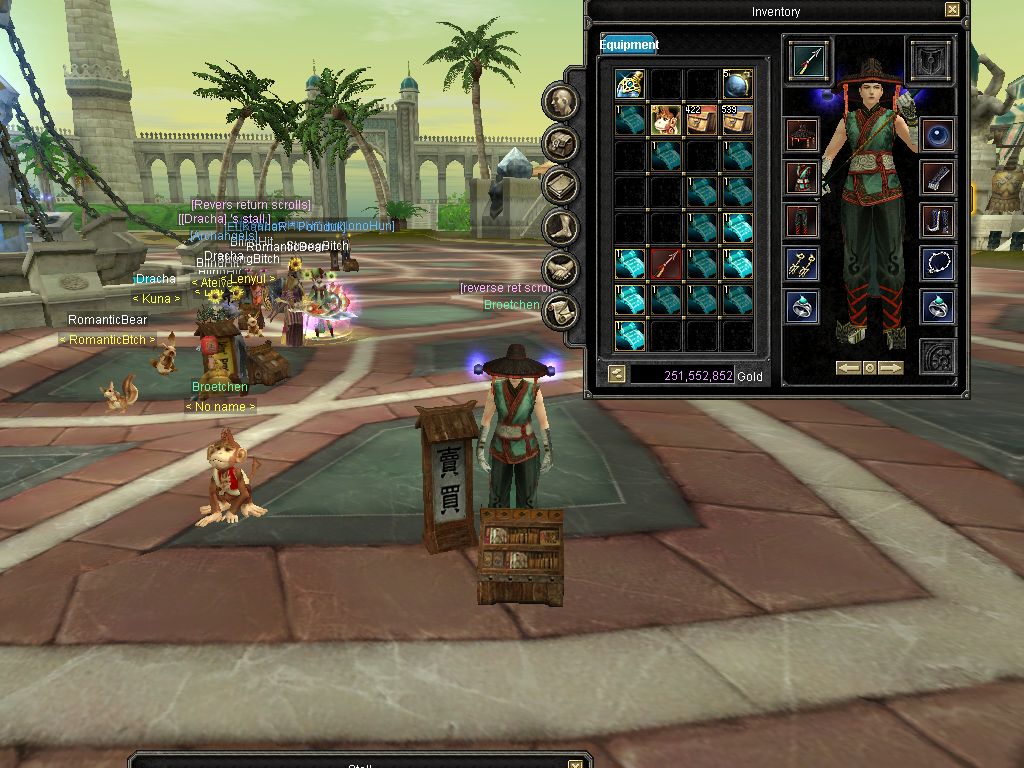The height and width of the screenshot is (768, 1024).
Task: Select the chest stack of 422
Action: point(701,120)
